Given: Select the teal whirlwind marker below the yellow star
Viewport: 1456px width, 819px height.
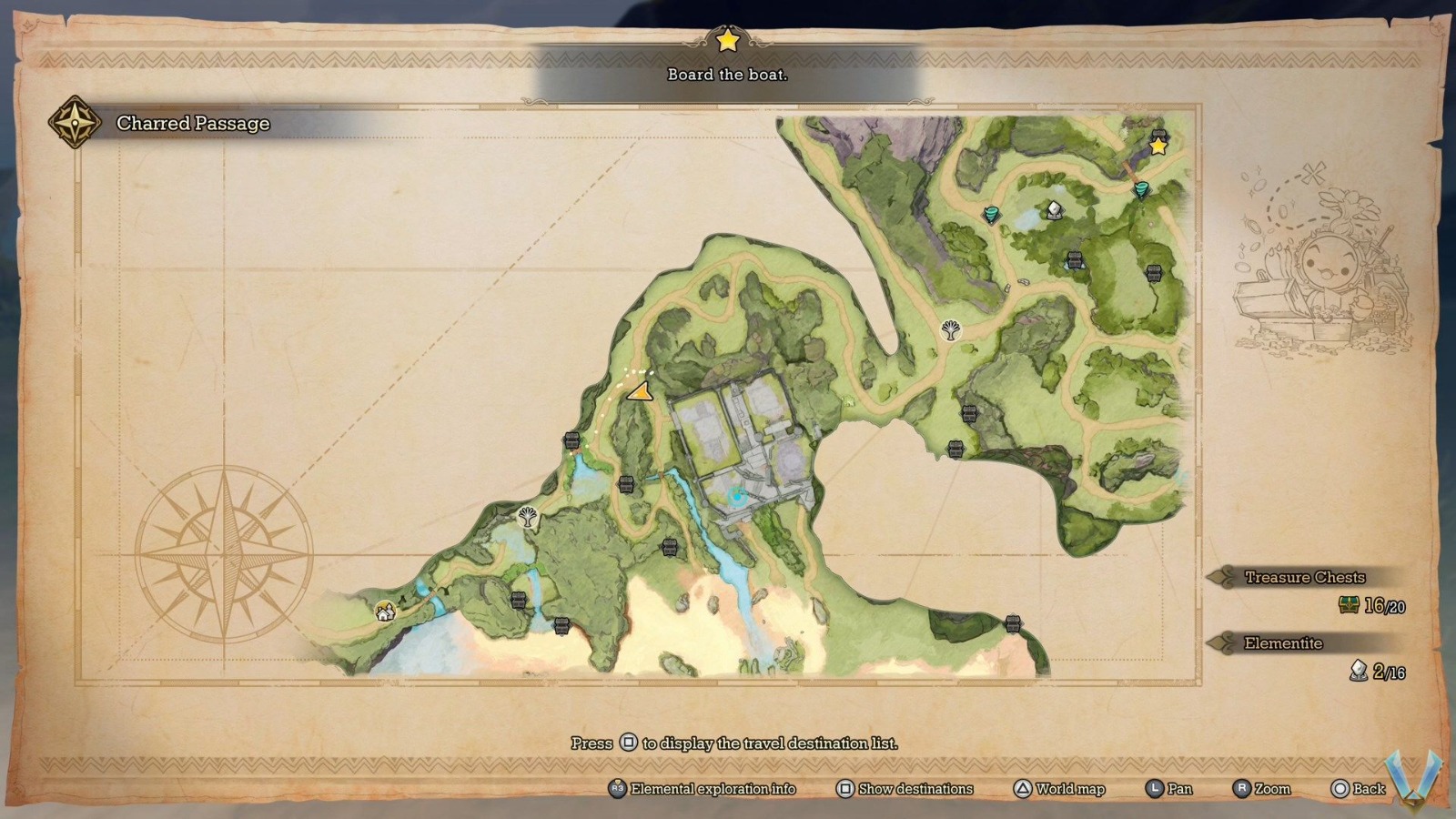Looking at the screenshot, I should tap(1140, 189).
